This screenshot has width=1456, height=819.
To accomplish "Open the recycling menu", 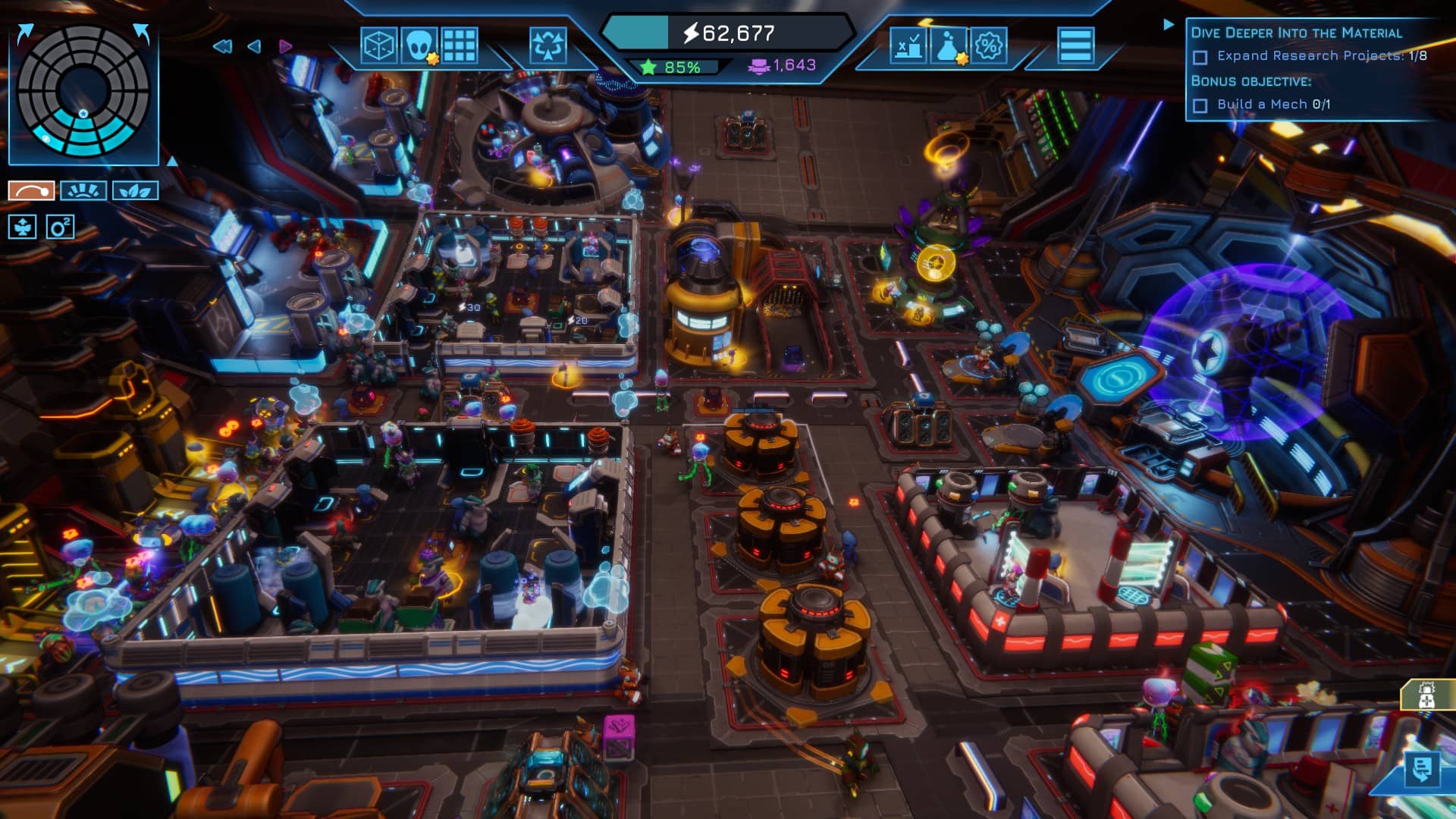I will 548,46.
